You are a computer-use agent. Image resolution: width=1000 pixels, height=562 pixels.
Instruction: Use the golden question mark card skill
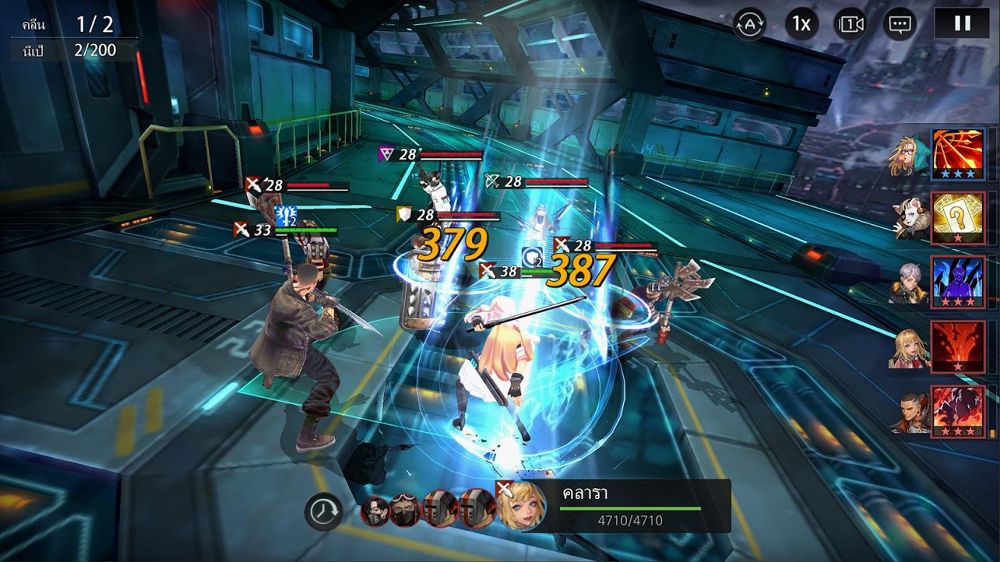(958, 217)
